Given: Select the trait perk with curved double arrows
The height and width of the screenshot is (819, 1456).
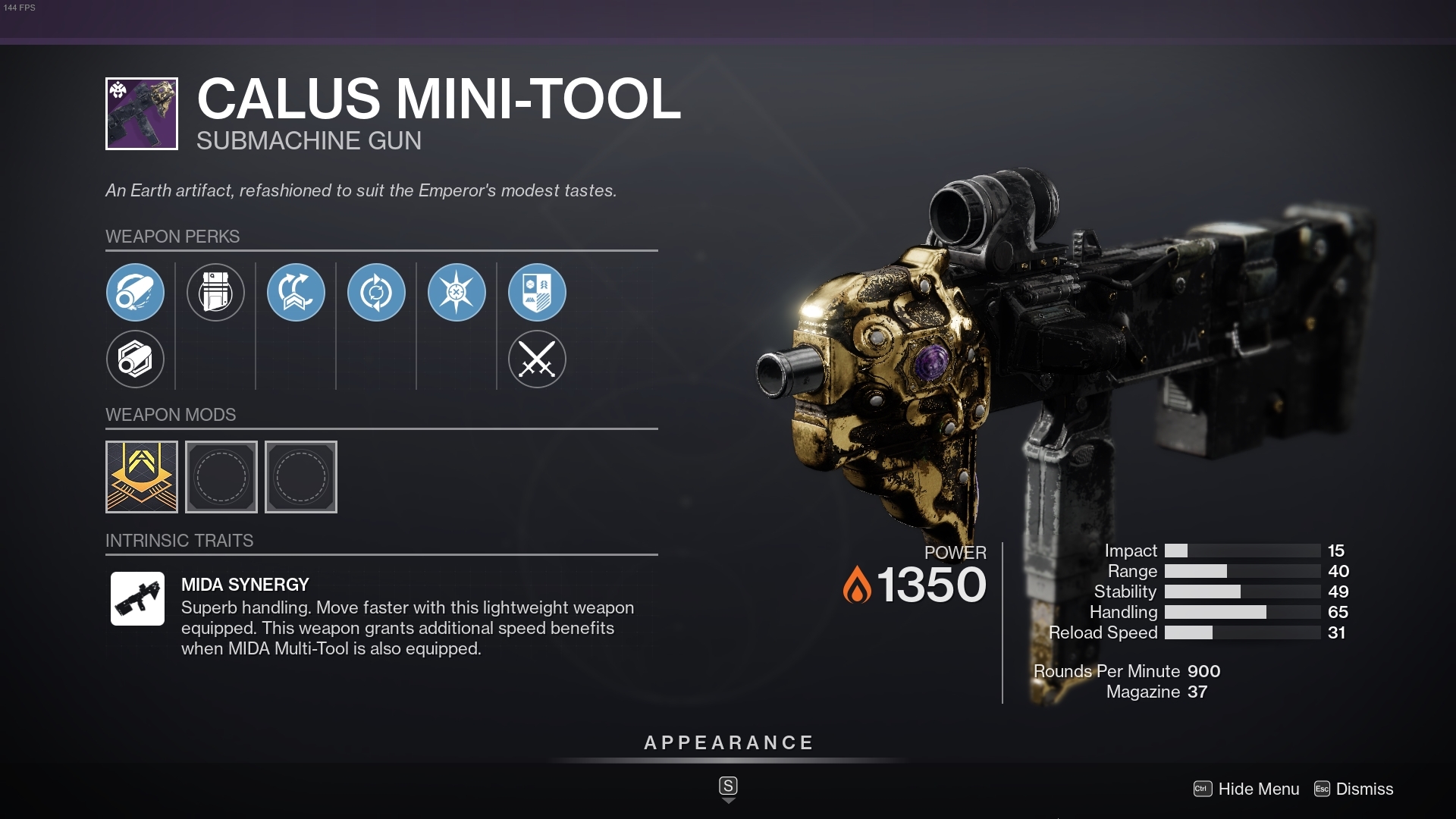Looking at the screenshot, I should click(x=297, y=292).
